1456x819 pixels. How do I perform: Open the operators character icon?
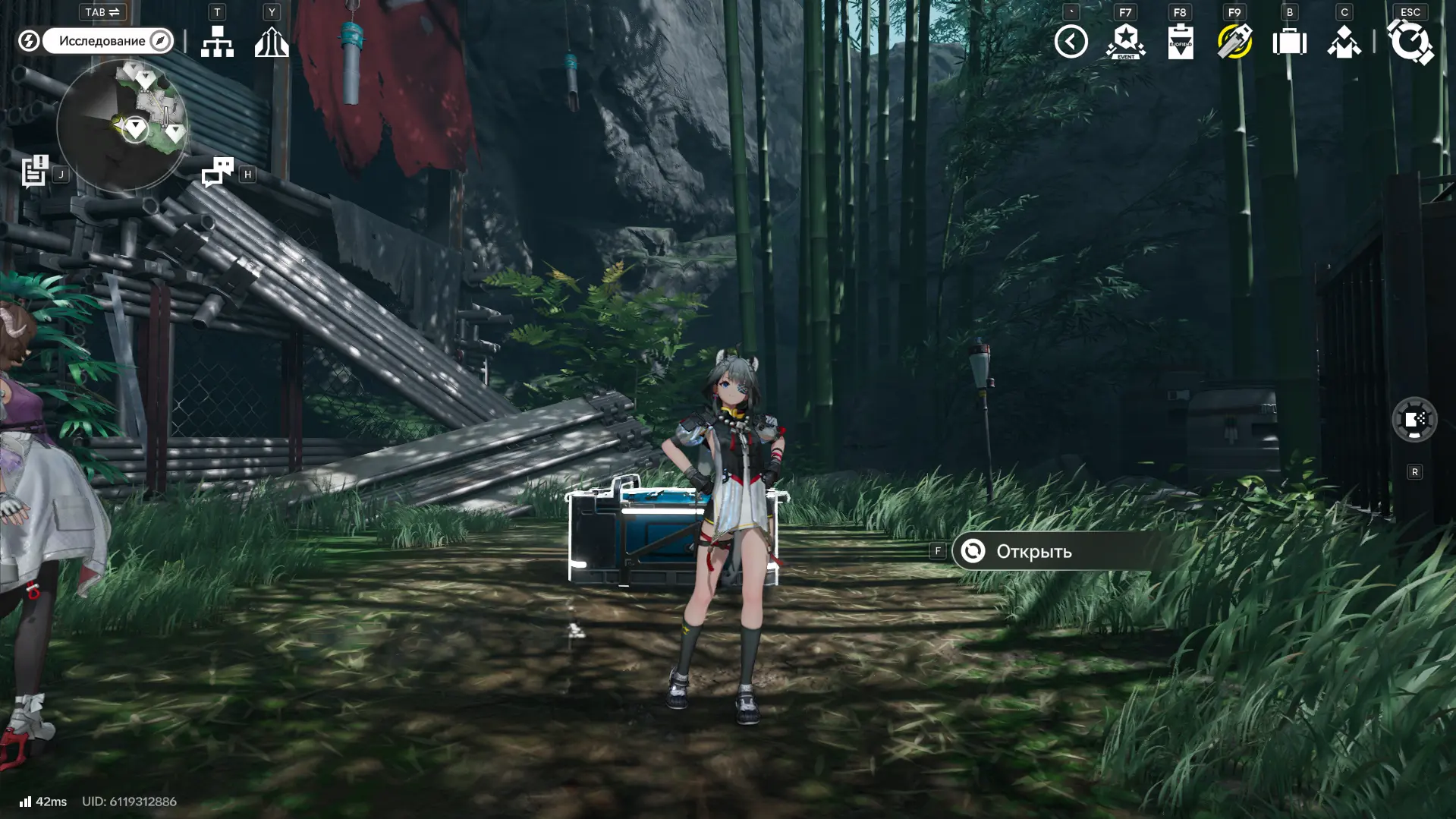click(1344, 42)
